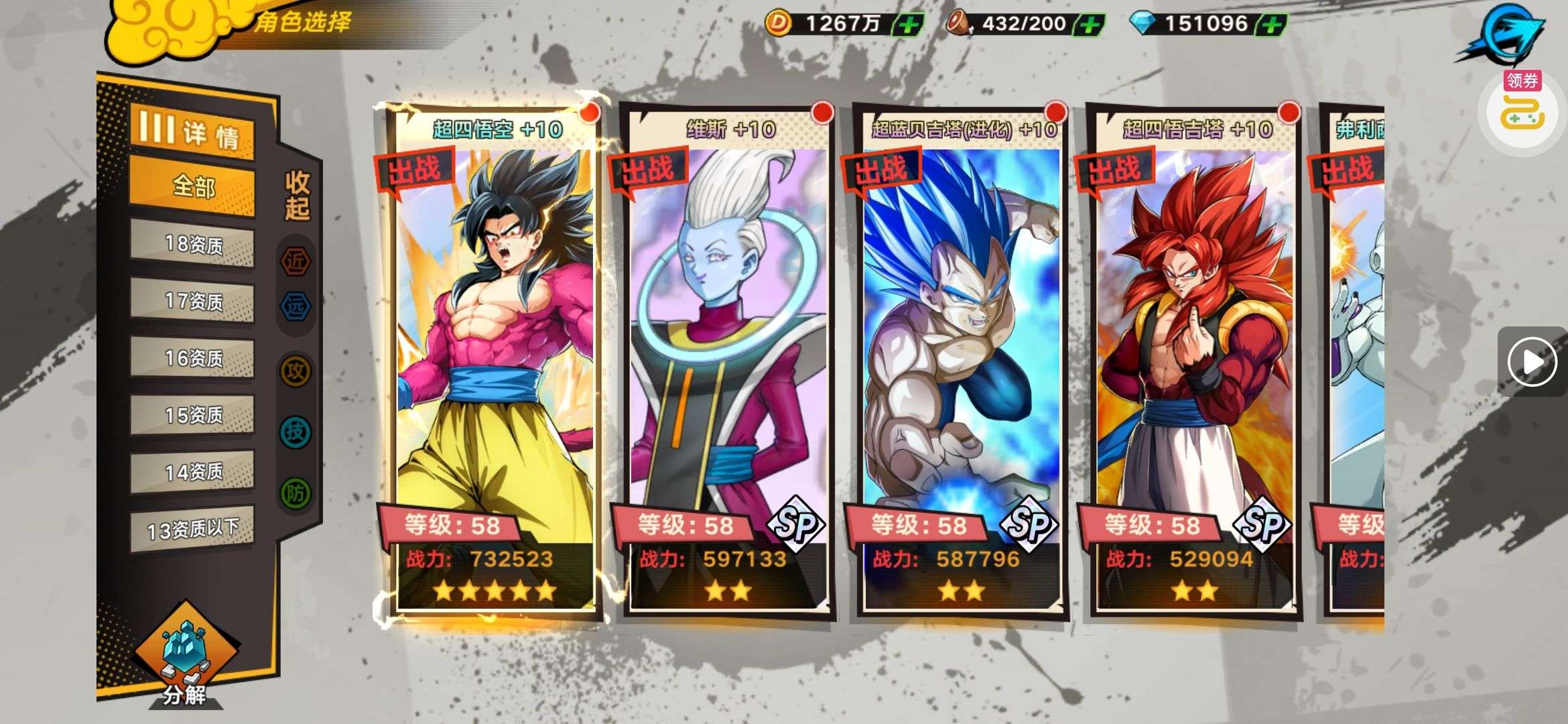
Task: Filter characters by 18资质
Action: tap(192, 245)
